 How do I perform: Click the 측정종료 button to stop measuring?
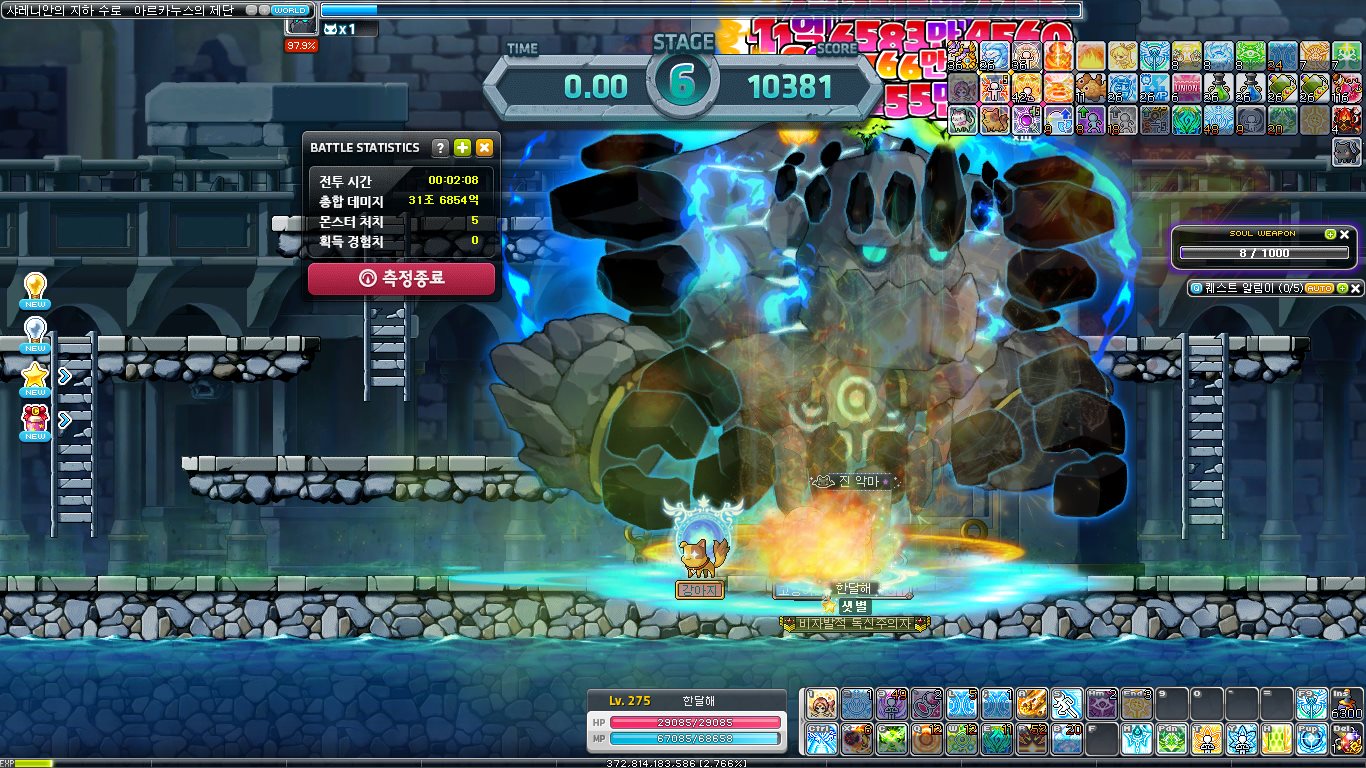401,279
